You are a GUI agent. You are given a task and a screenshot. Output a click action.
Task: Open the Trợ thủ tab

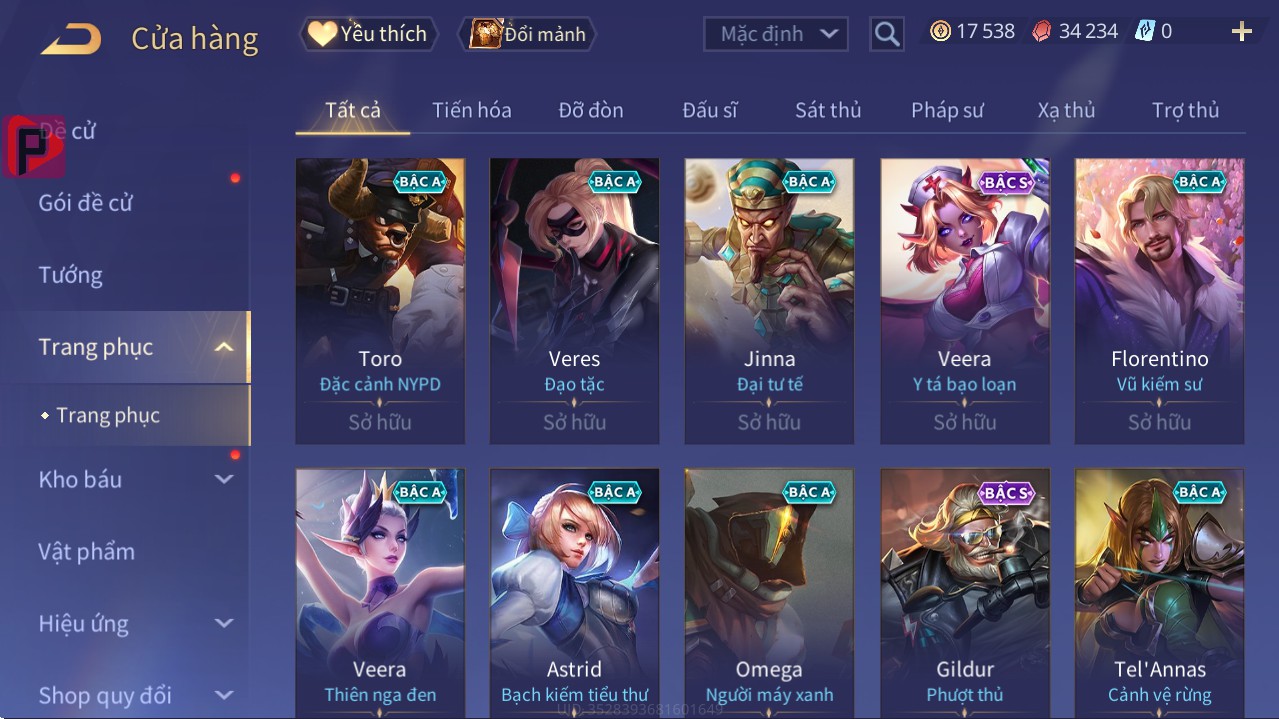[1185, 110]
